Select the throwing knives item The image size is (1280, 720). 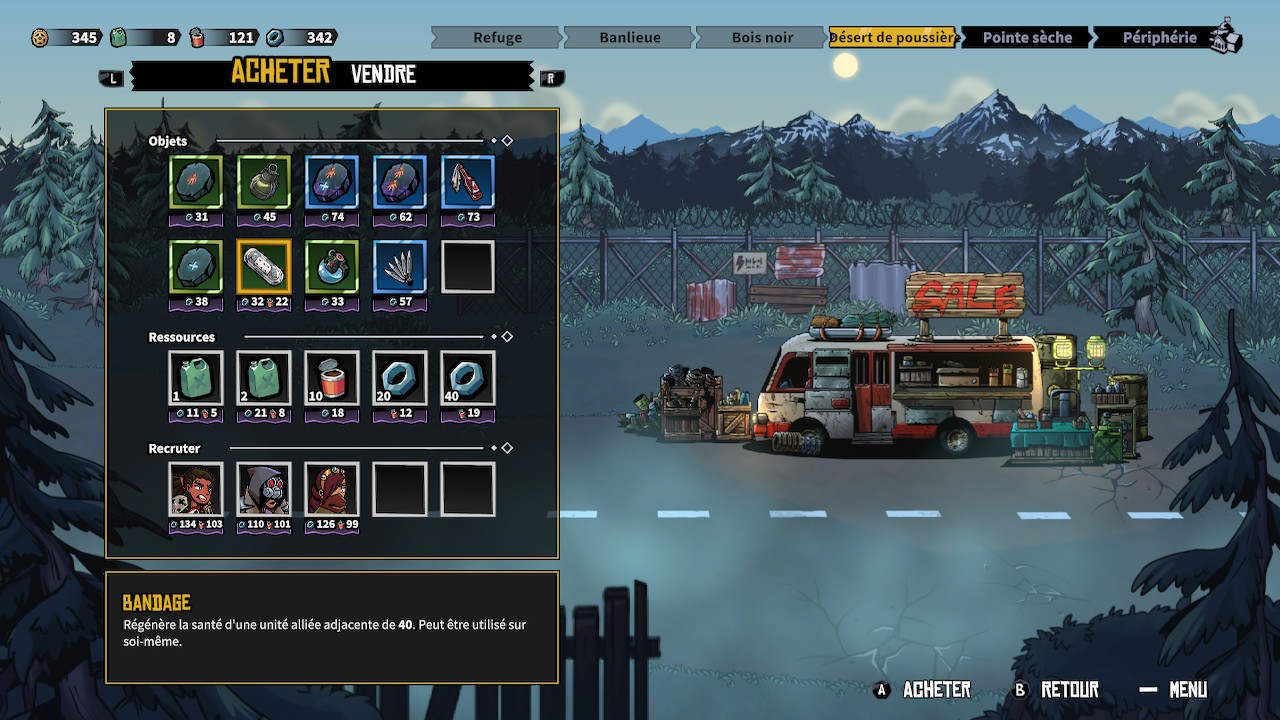(400, 267)
